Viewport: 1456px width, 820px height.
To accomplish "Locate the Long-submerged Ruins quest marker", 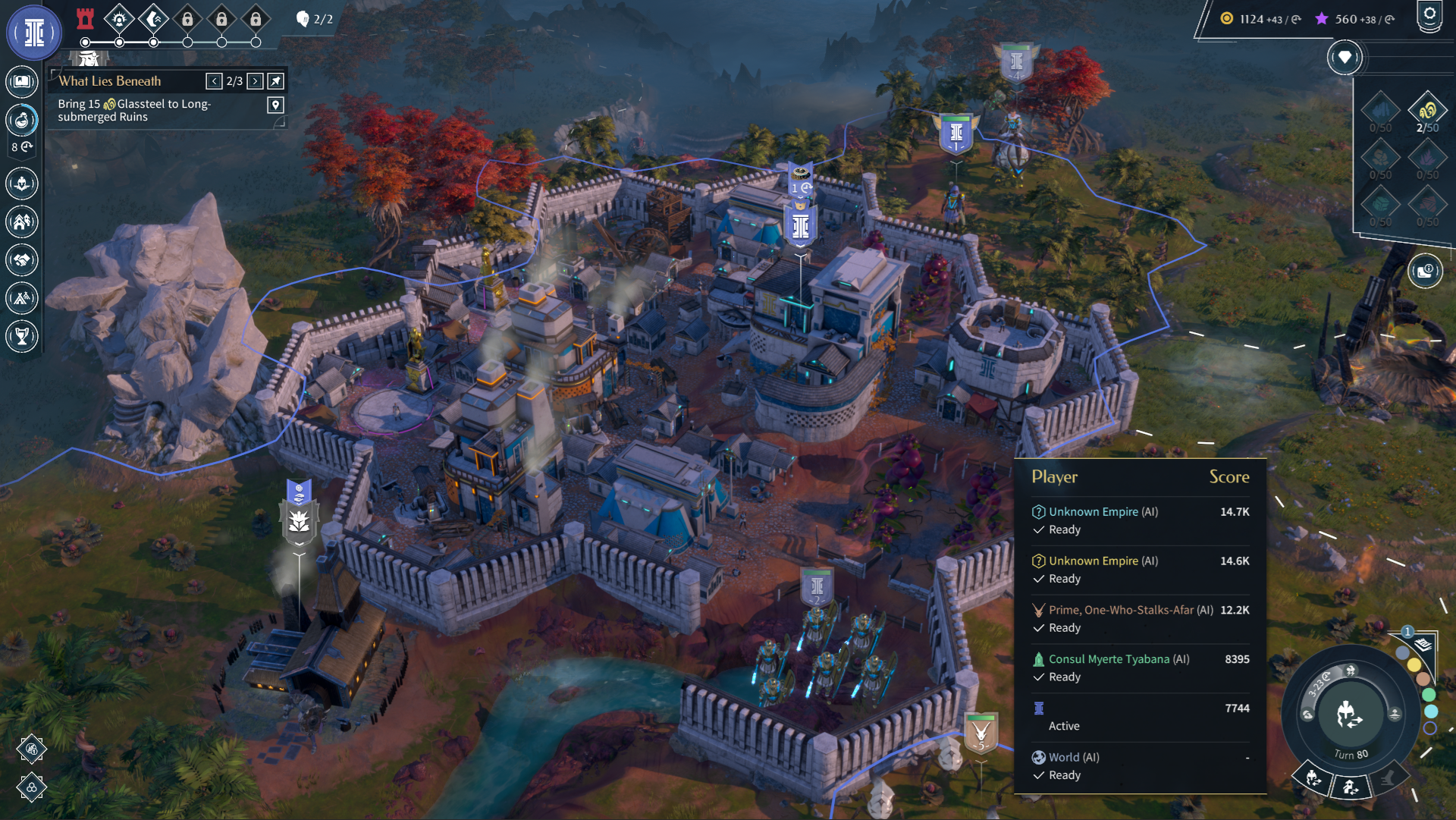I will pos(276,105).
